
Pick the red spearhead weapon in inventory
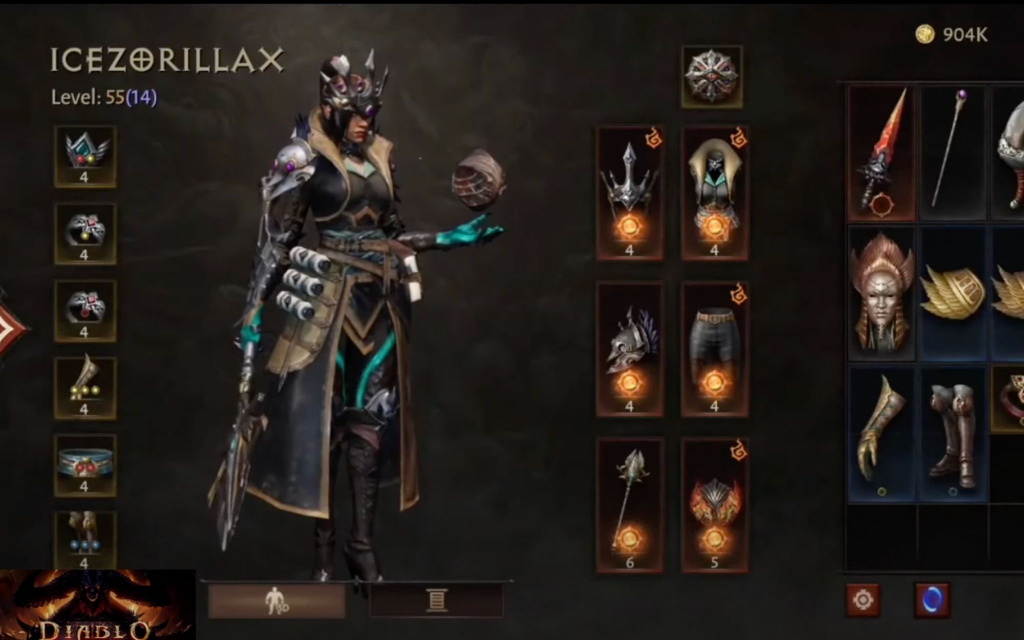tap(881, 152)
